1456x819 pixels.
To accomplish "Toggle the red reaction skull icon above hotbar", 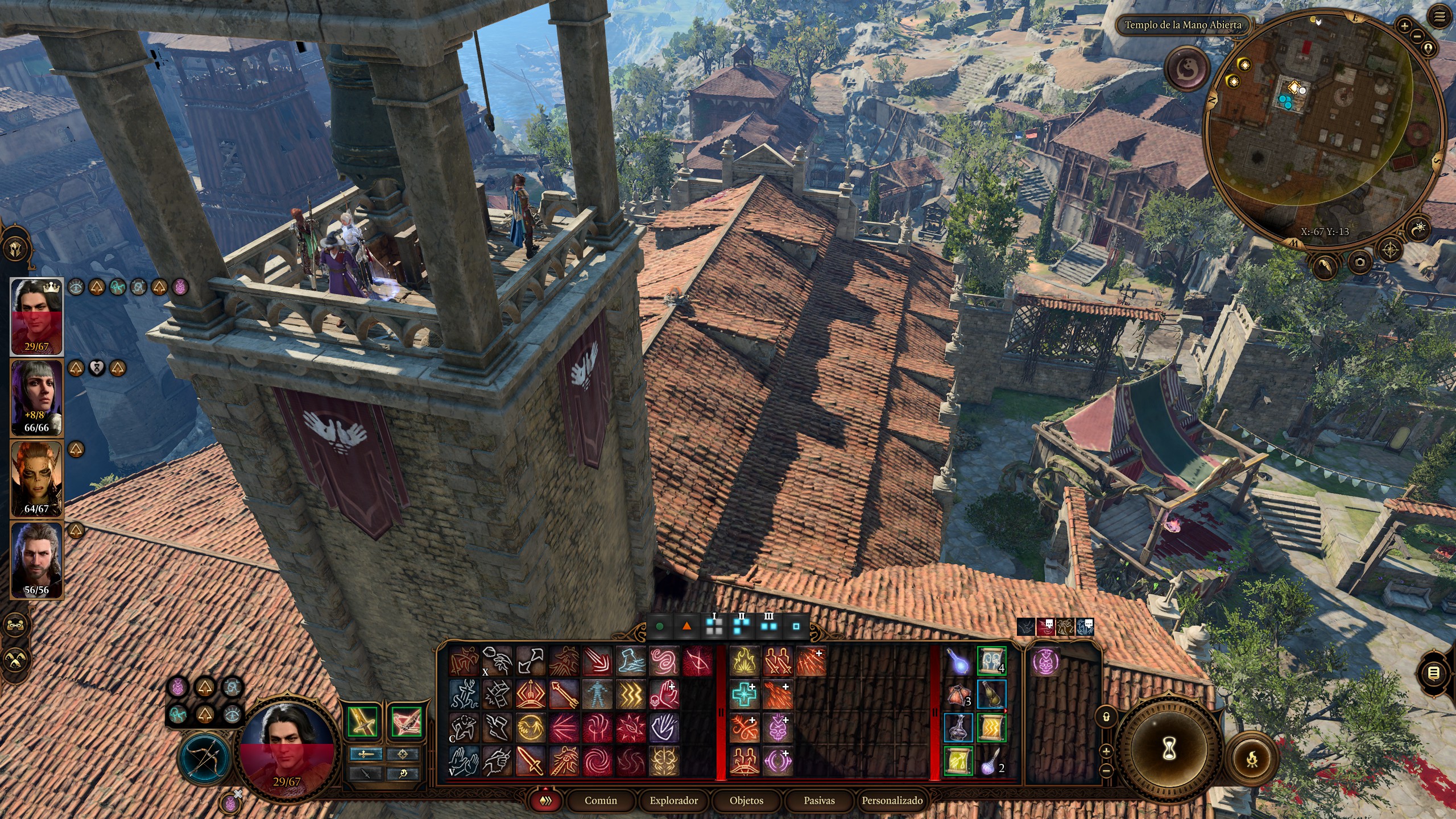I will click(x=1046, y=627).
